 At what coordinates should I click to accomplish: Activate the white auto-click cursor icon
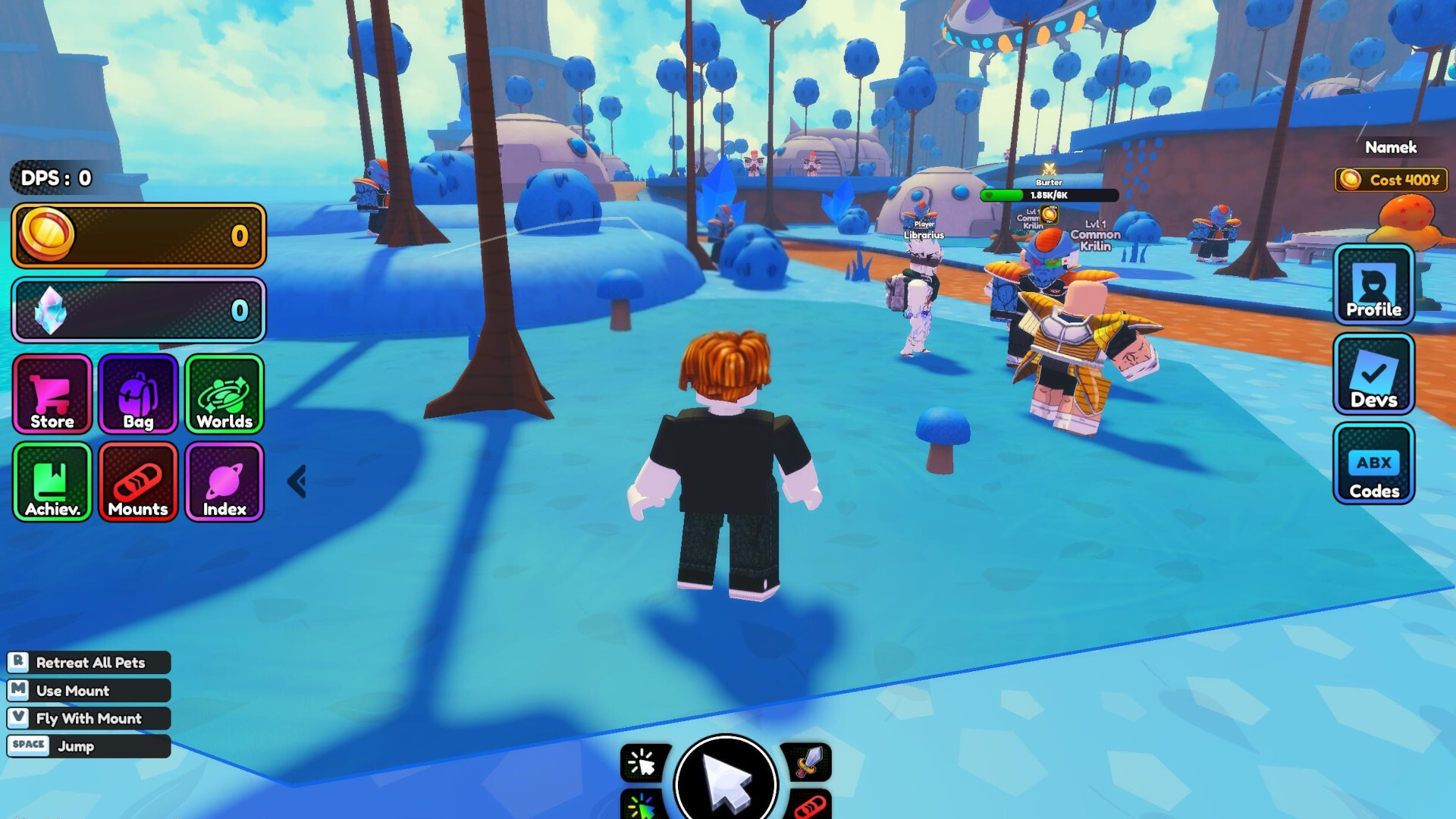tap(643, 763)
